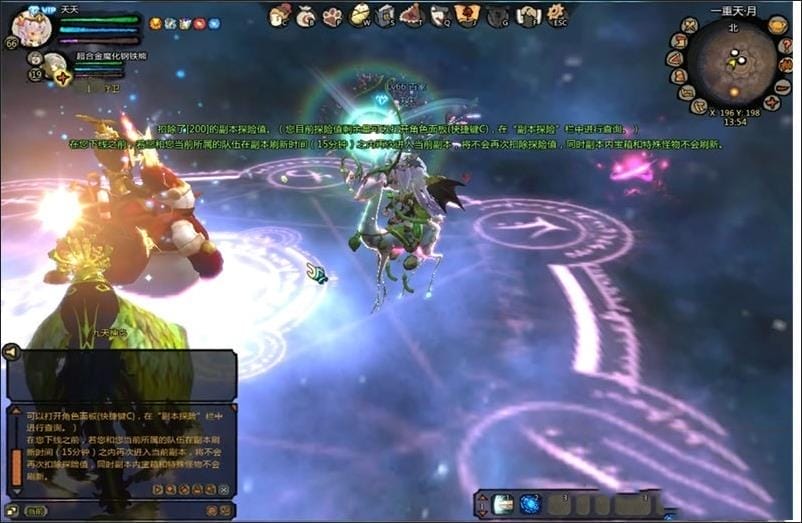Screen dimensions: 802x523
Task: Toggle the round arrow button above chat
Action: coord(11,351)
